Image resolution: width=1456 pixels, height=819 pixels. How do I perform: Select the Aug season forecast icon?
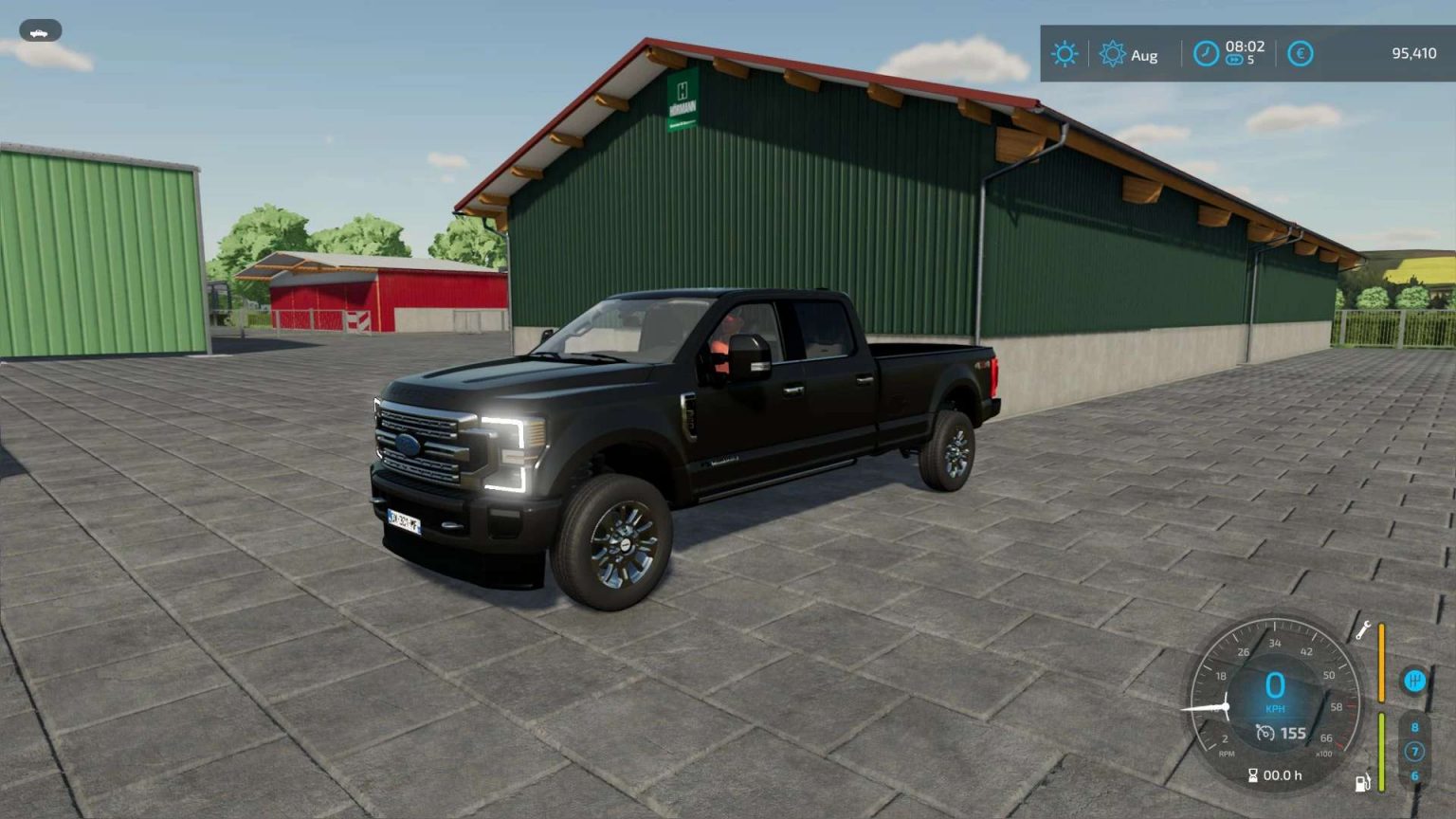(x=1113, y=53)
